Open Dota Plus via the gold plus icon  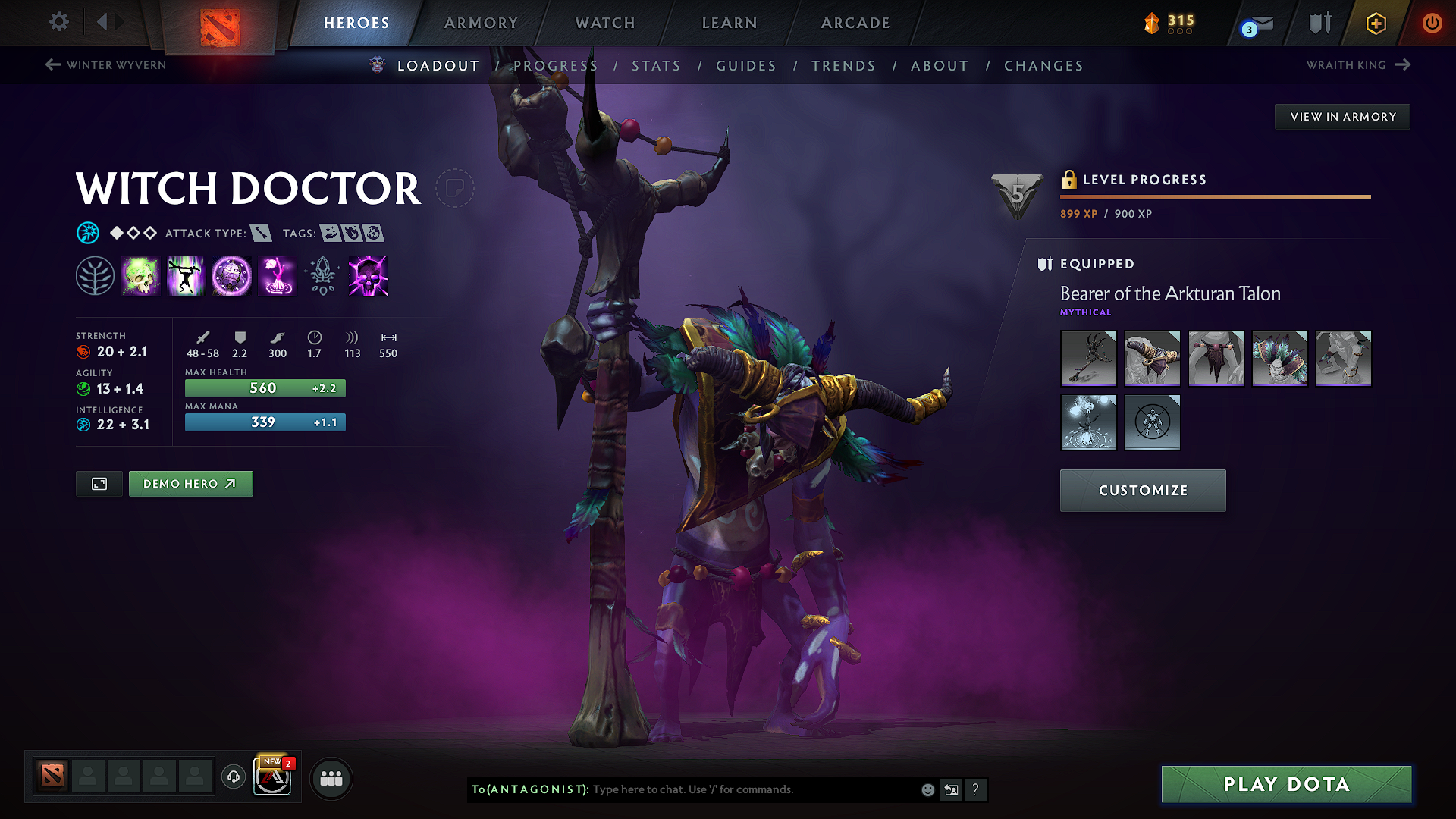1375,23
